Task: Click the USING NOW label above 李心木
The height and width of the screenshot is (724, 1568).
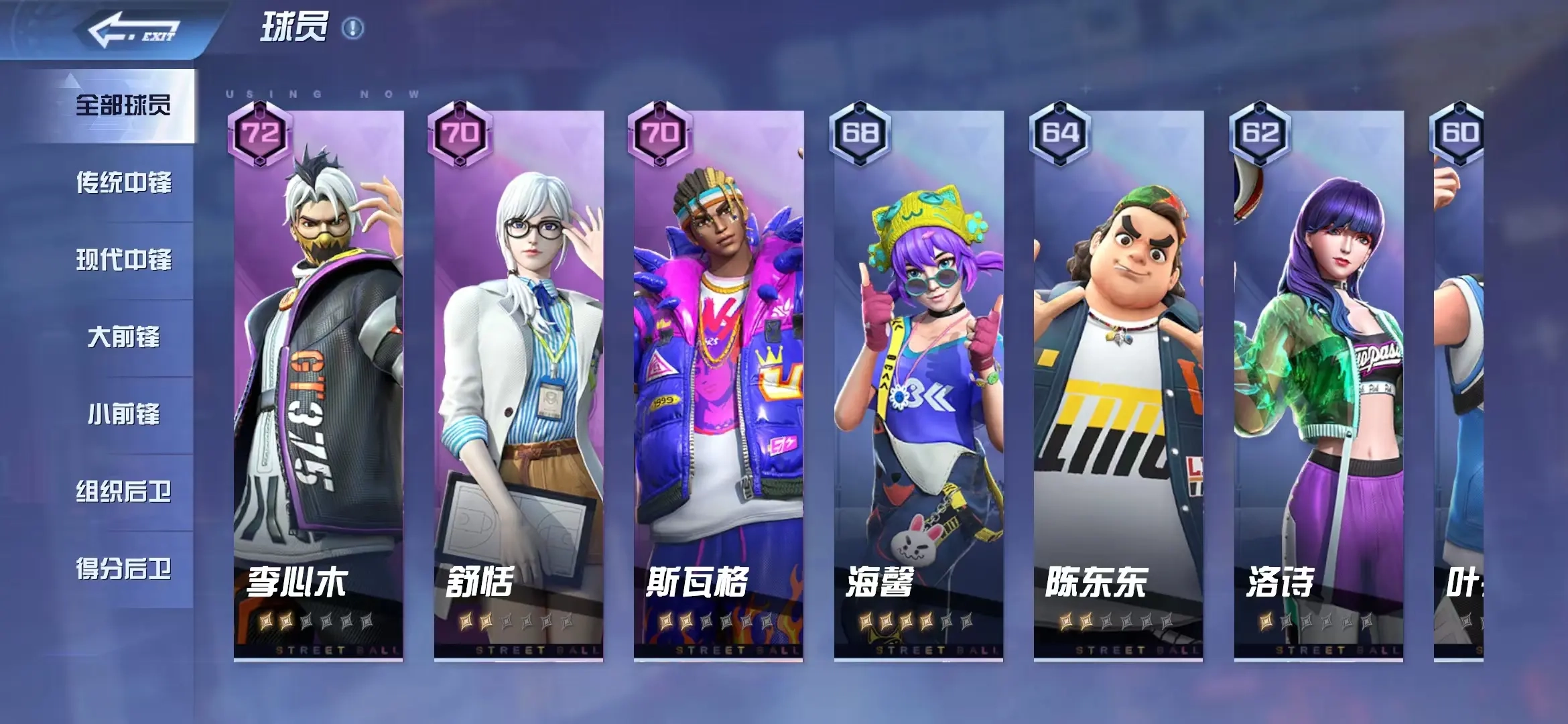Action: [322, 94]
